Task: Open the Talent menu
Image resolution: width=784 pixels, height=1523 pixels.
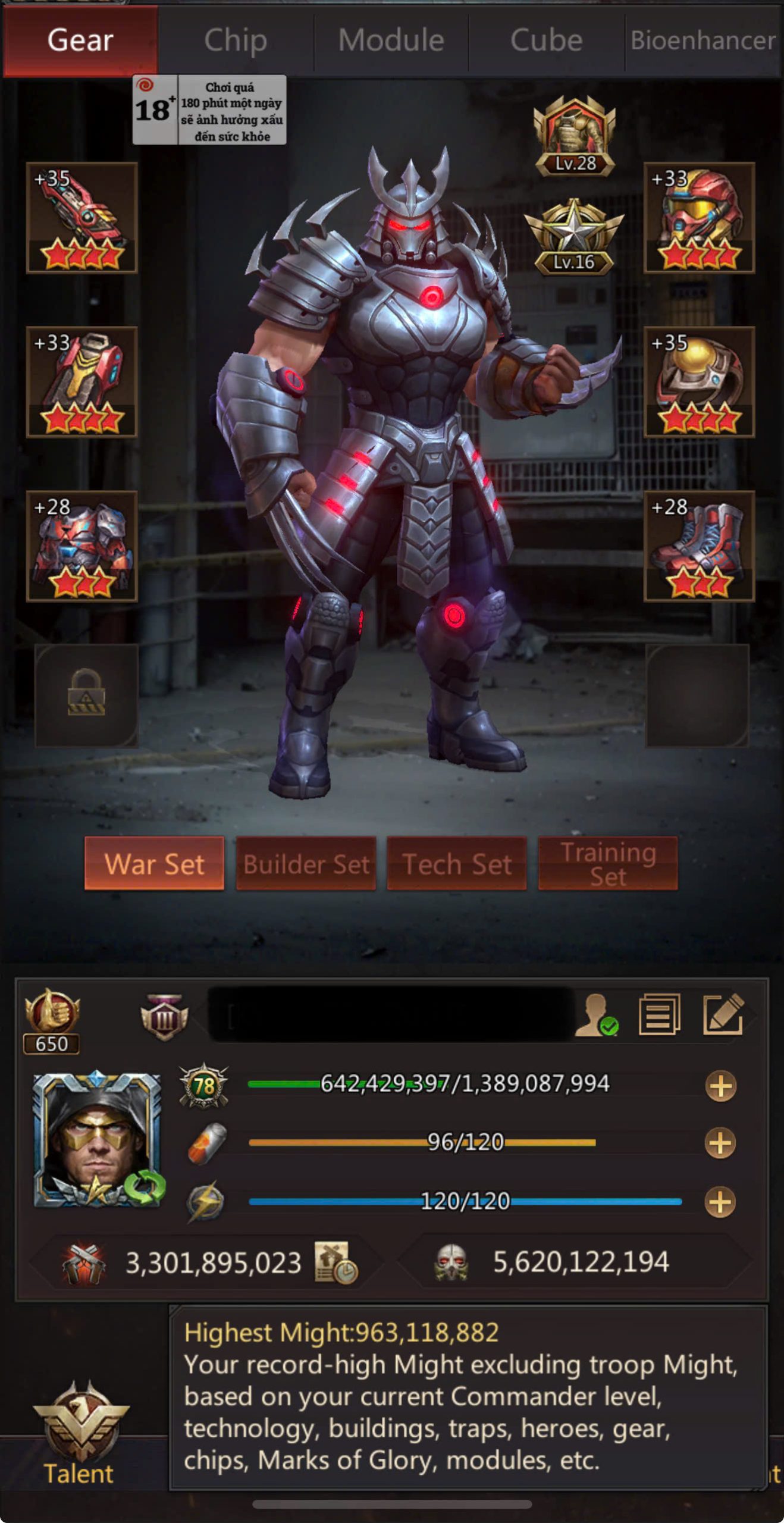Action: pos(80,1434)
